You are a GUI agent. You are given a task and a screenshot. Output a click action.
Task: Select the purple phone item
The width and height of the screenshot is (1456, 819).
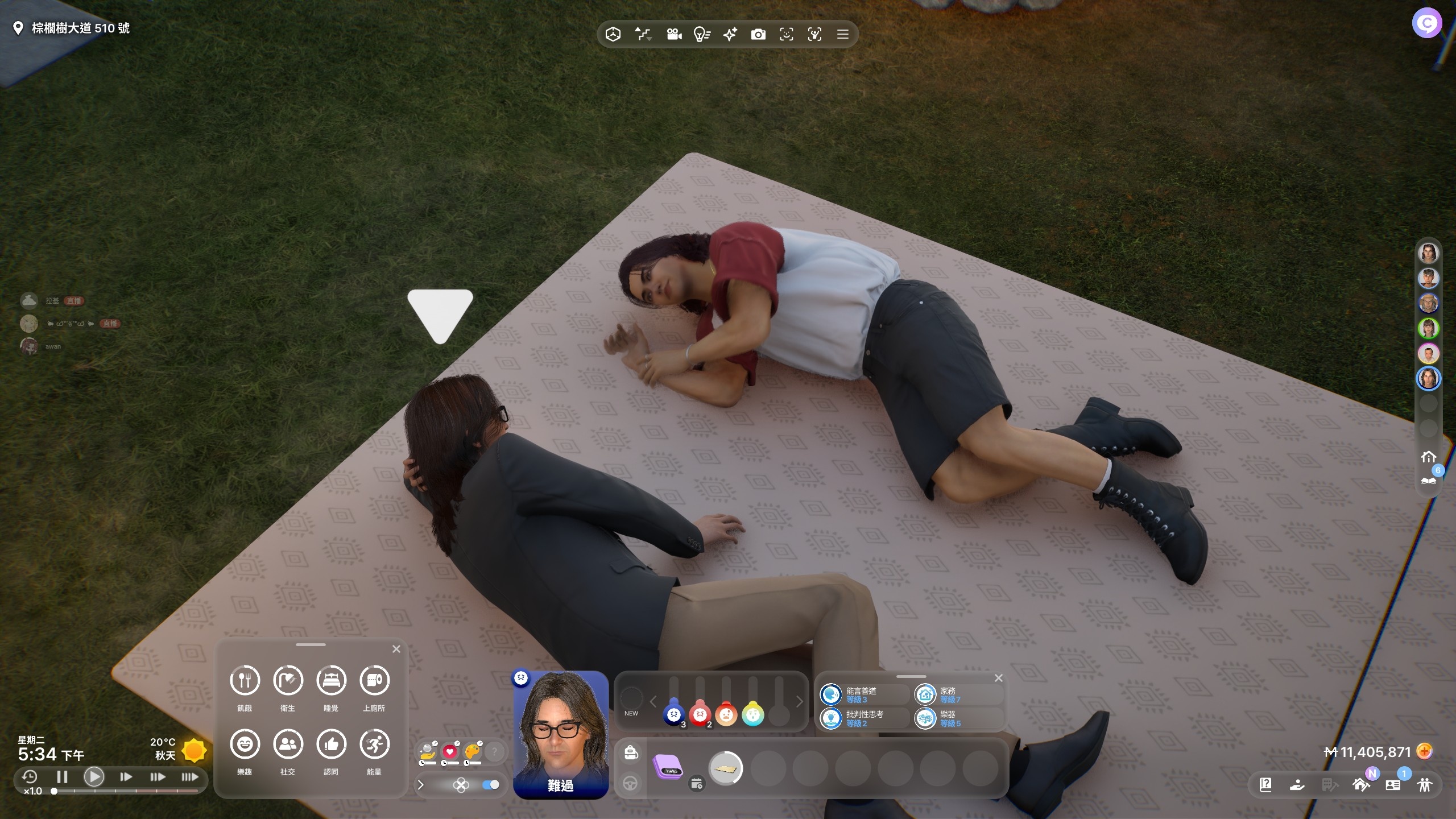[668, 768]
